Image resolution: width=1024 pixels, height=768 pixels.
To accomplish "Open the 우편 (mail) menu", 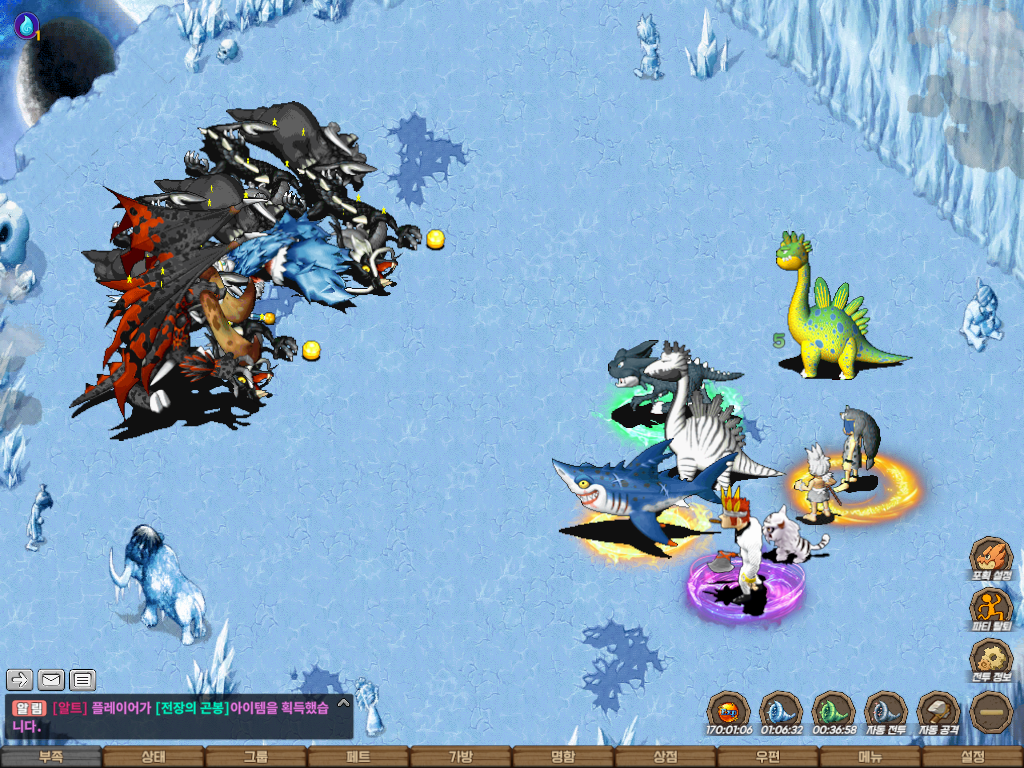I will (768, 757).
